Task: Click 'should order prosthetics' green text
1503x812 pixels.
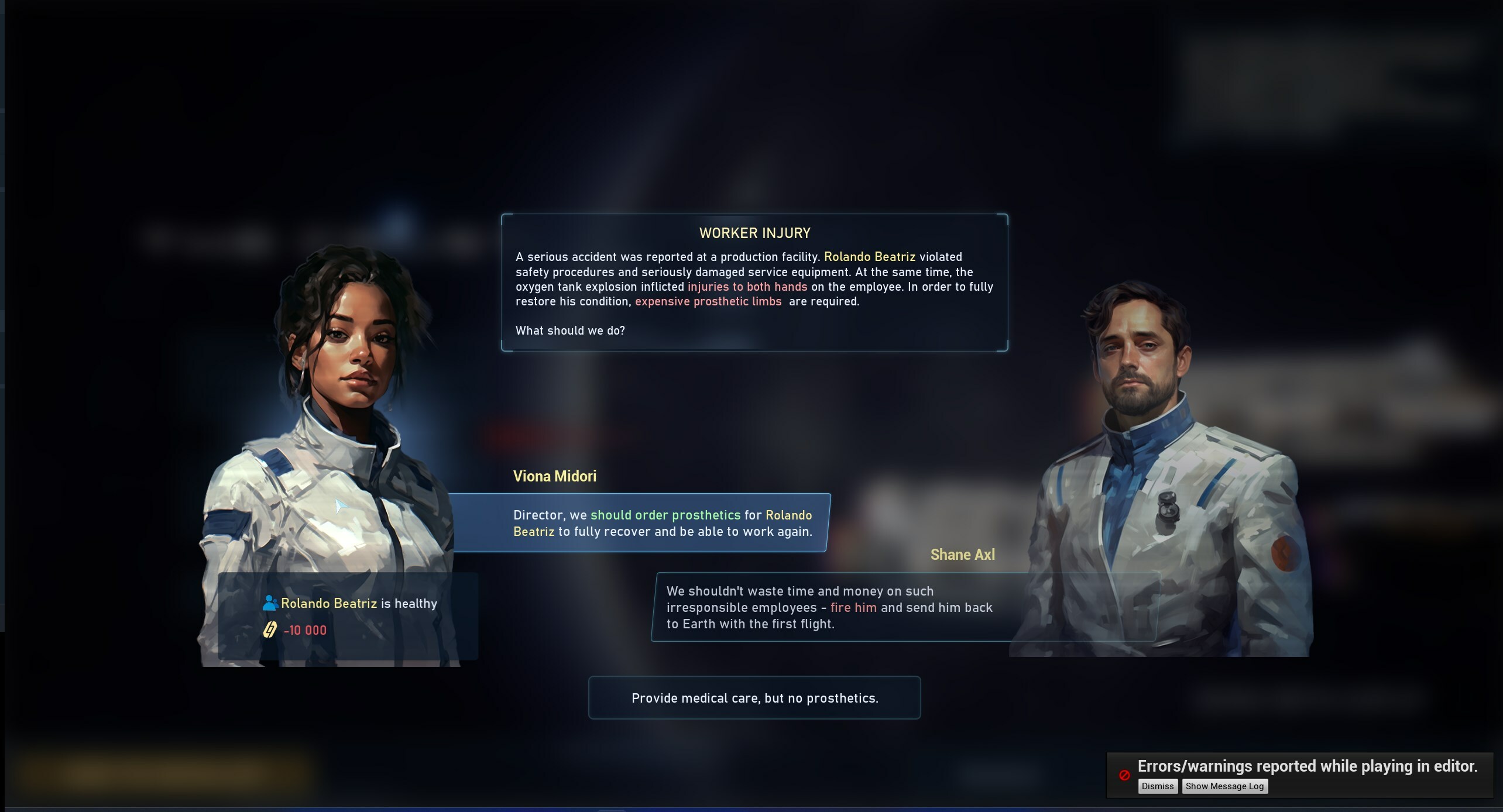Action: coord(666,515)
